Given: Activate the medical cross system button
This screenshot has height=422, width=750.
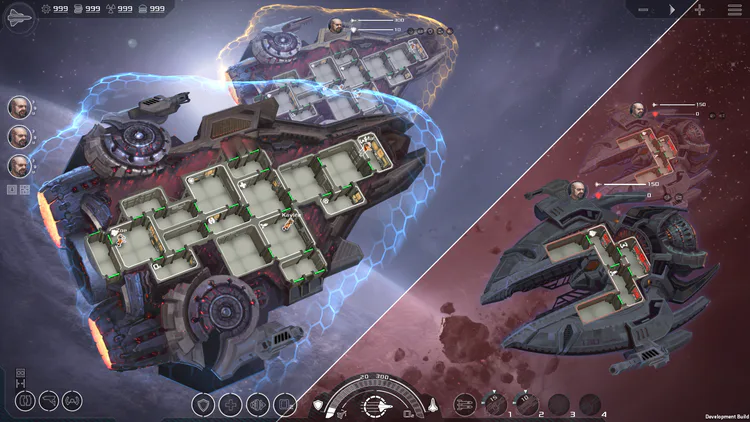Looking at the screenshot, I should [x=231, y=405].
